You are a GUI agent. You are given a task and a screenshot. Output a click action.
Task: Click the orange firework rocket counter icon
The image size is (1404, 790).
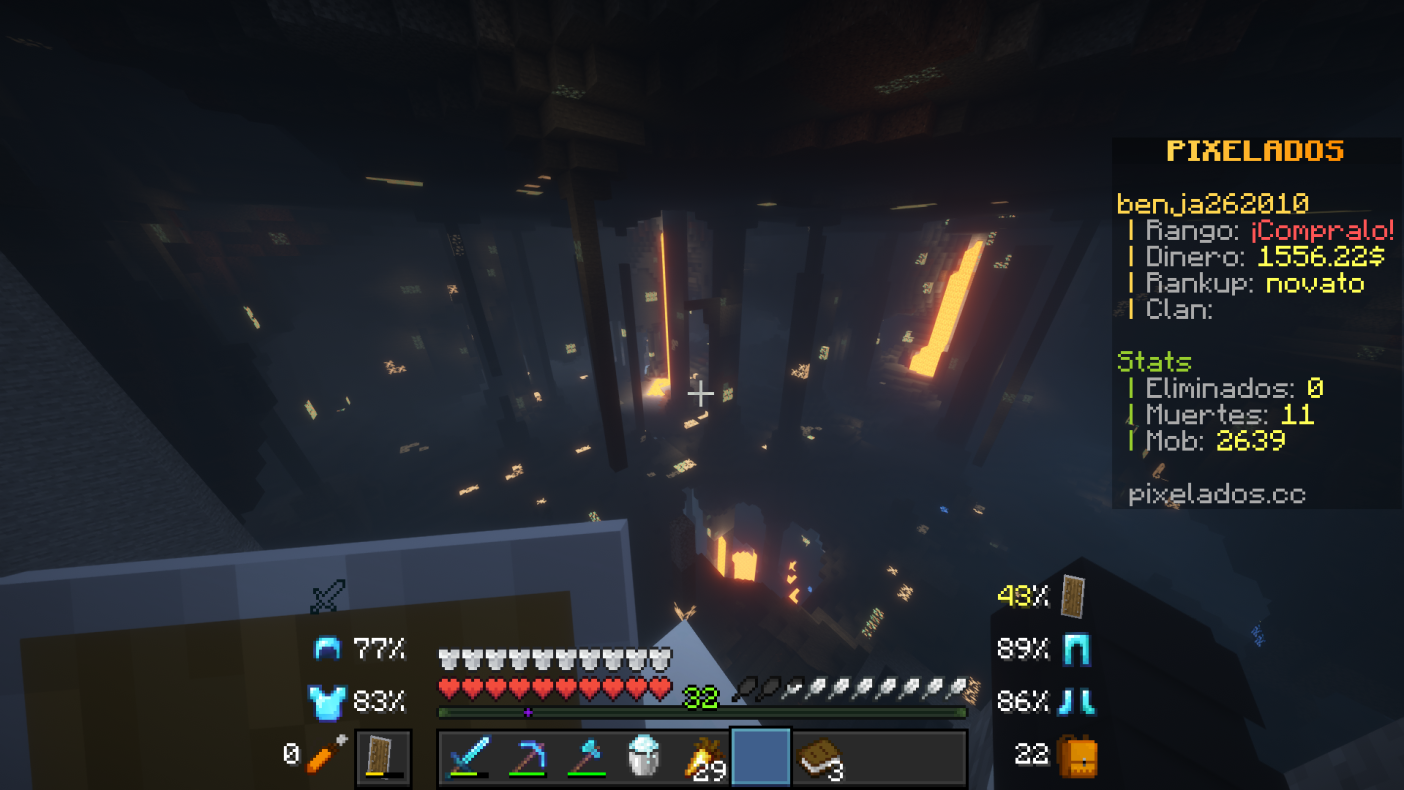pyautogui.click(x=326, y=754)
